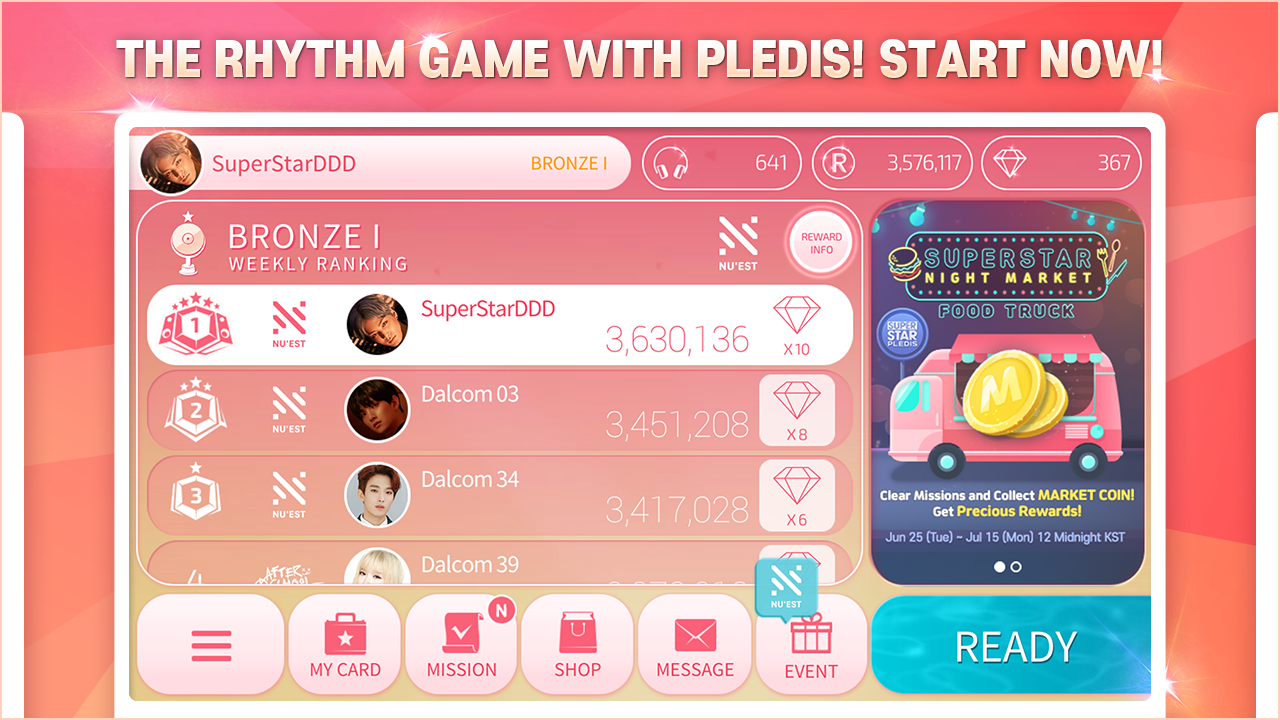Open the hamburger menu
The image size is (1280, 720).
[210, 644]
